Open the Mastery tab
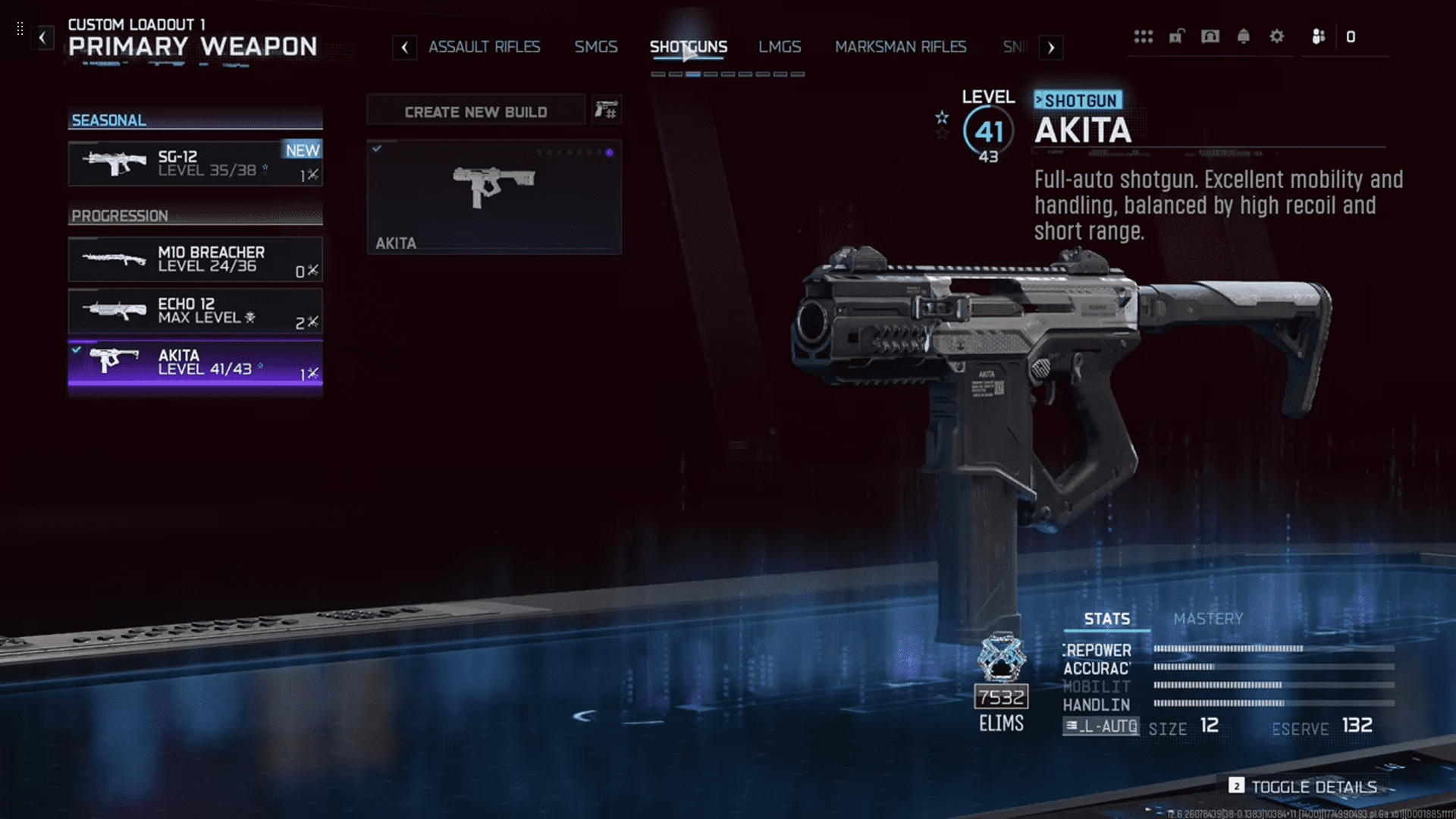The width and height of the screenshot is (1456, 819). click(1208, 619)
